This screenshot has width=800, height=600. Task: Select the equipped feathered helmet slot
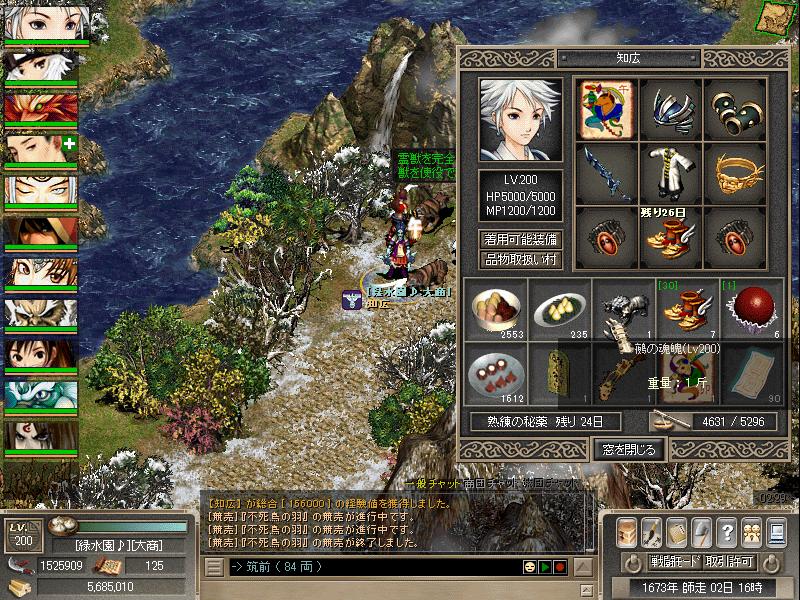coord(672,107)
